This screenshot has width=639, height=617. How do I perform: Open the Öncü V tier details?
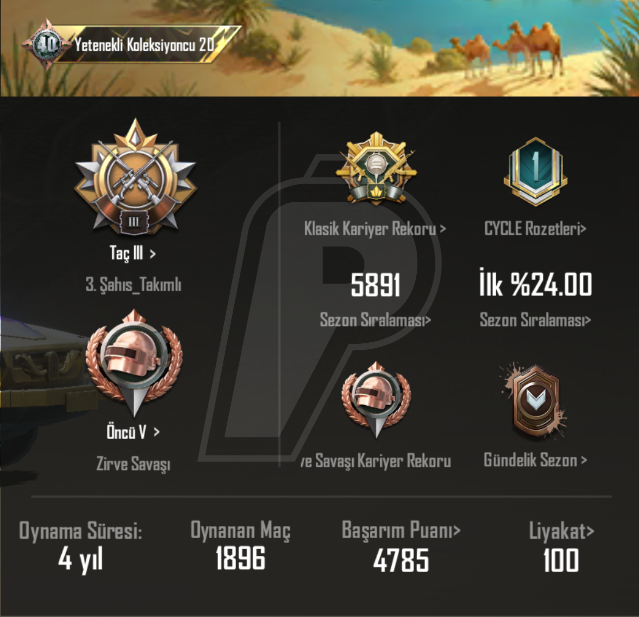click(x=133, y=432)
